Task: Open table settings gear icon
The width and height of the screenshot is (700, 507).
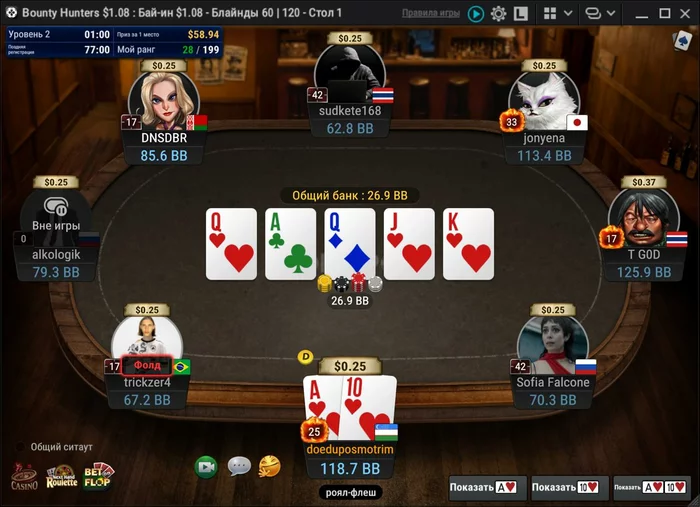Action: (498, 14)
